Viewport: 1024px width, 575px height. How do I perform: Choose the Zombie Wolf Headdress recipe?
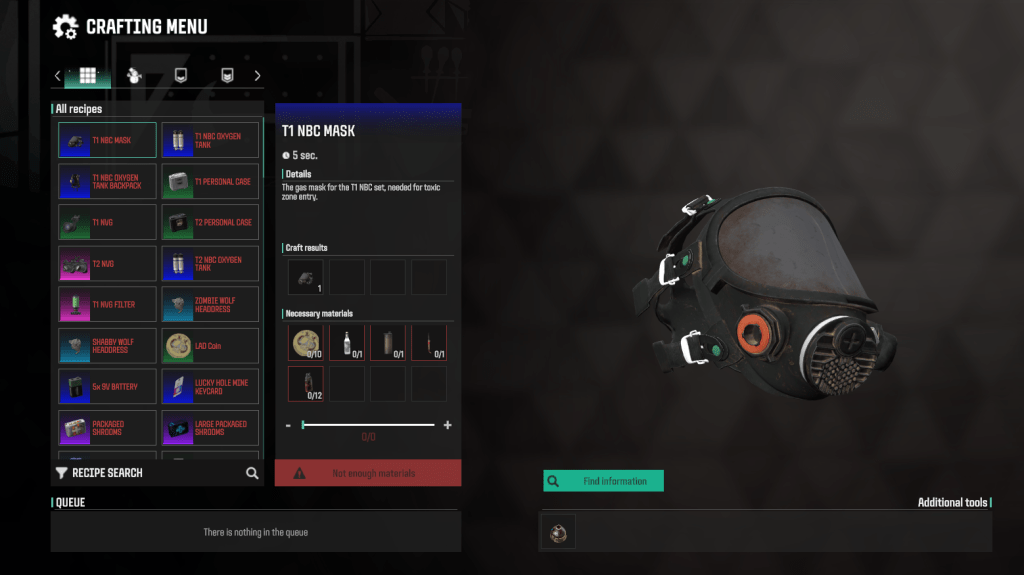pyautogui.click(x=210, y=304)
